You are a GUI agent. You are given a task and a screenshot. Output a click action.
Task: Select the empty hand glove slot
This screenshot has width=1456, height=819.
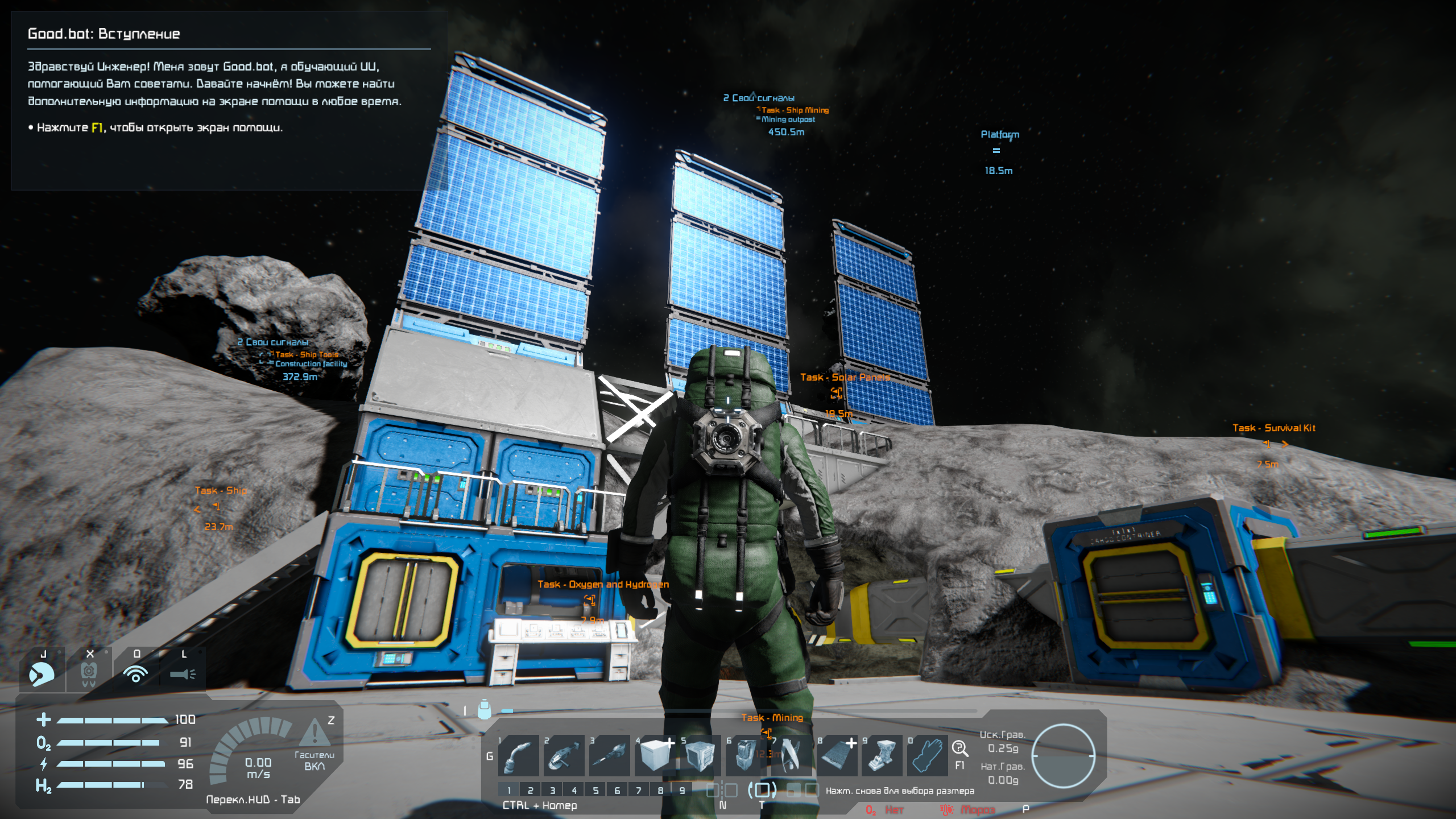click(927, 755)
